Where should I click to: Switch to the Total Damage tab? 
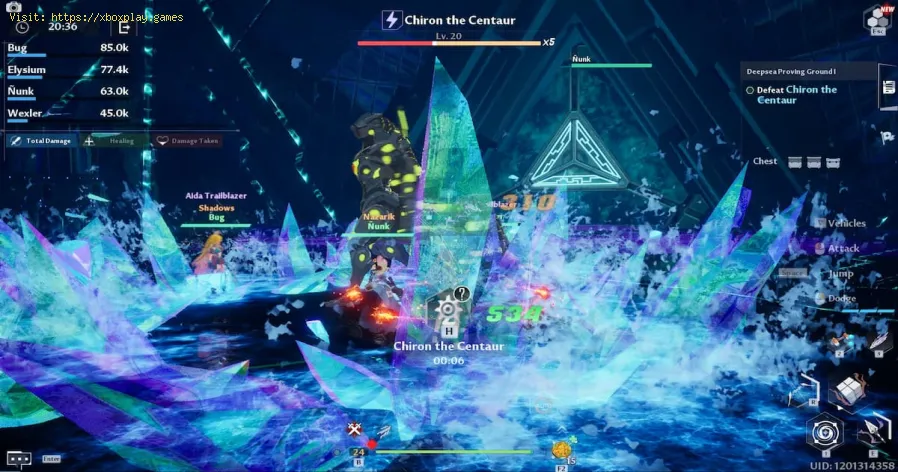(x=42, y=141)
